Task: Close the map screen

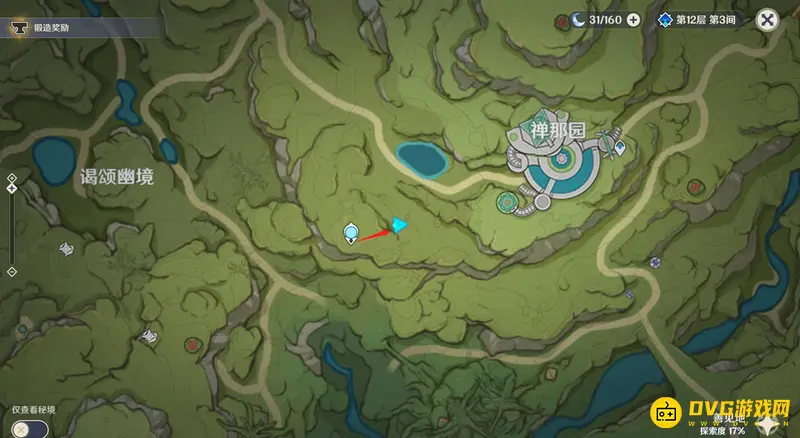Action: 767,19
